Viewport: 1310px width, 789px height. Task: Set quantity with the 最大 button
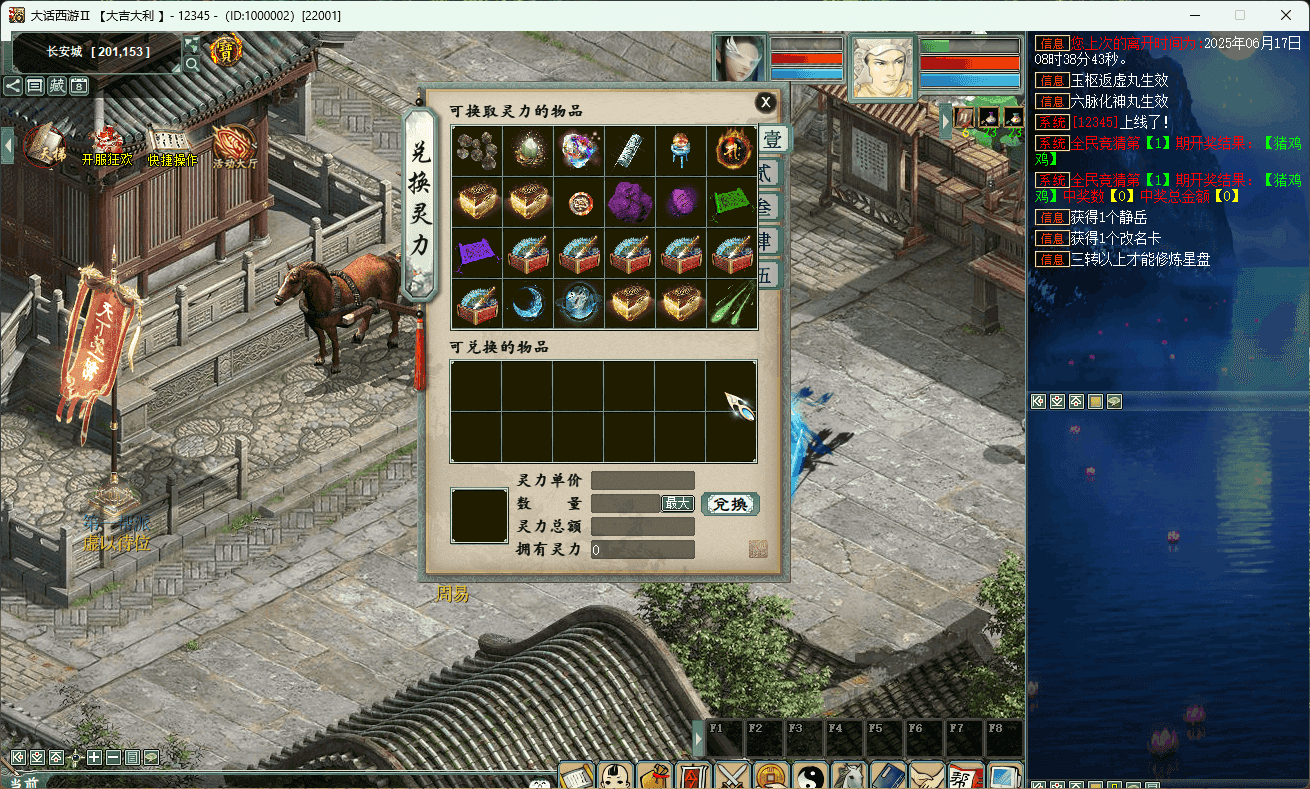coord(677,504)
